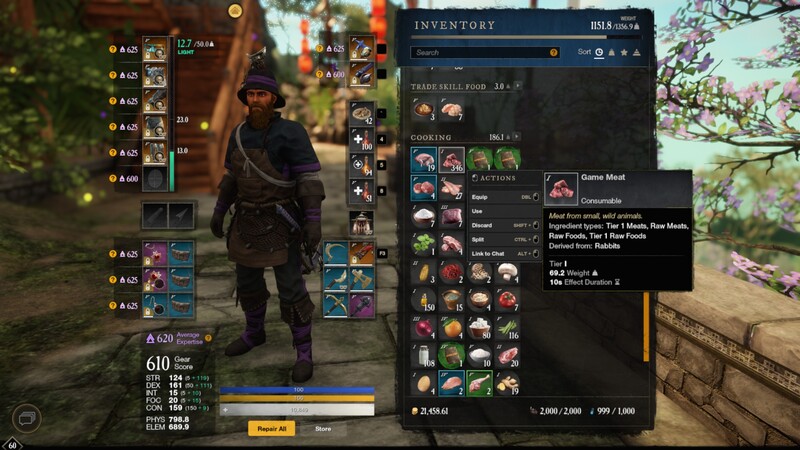Click the Repair All button
Image resolution: width=800 pixels, height=450 pixels.
pyautogui.click(x=272, y=428)
